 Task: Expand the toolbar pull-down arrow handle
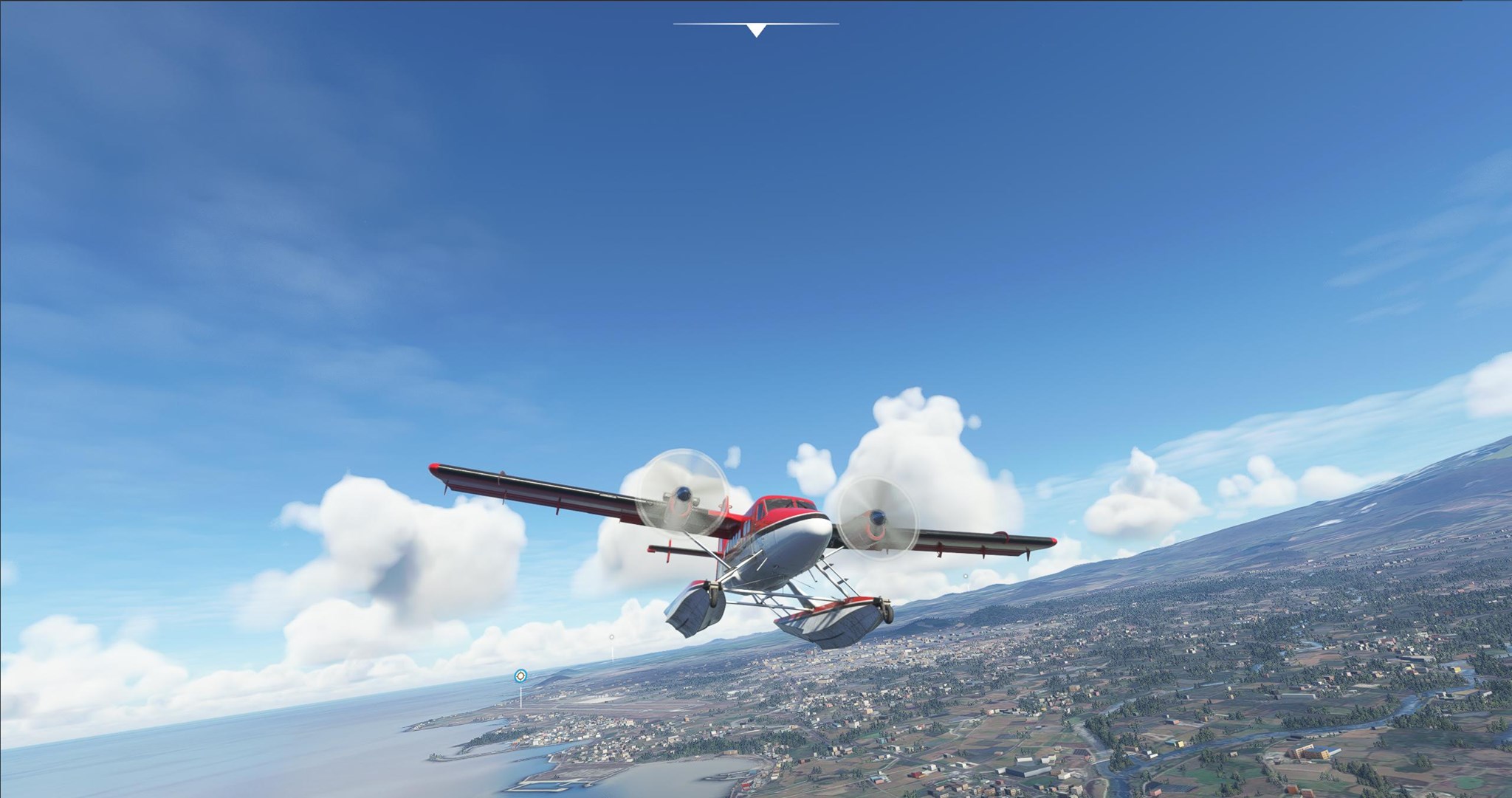tap(755, 30)
